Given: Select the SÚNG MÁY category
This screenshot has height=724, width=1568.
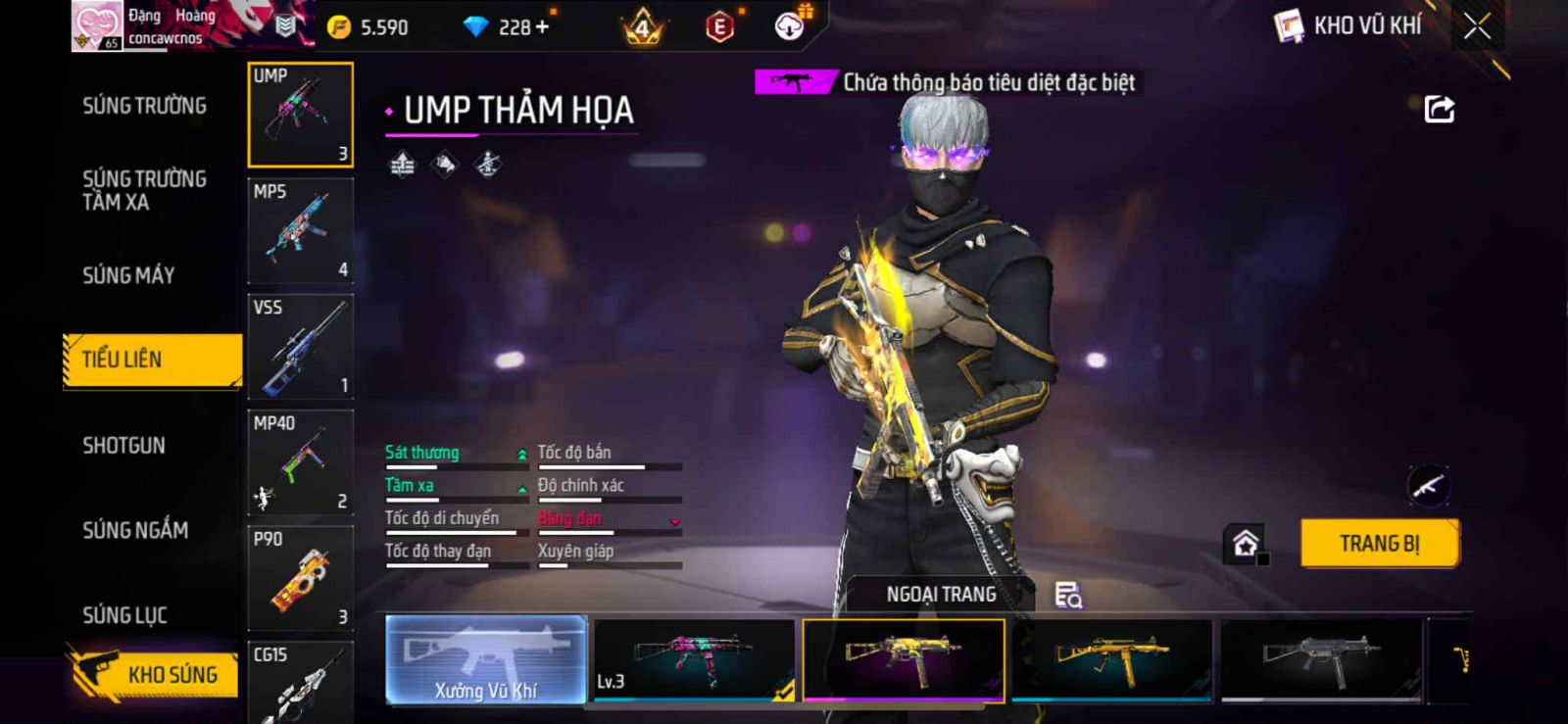Looking at the screenshot, I should [x=128, y=275].
